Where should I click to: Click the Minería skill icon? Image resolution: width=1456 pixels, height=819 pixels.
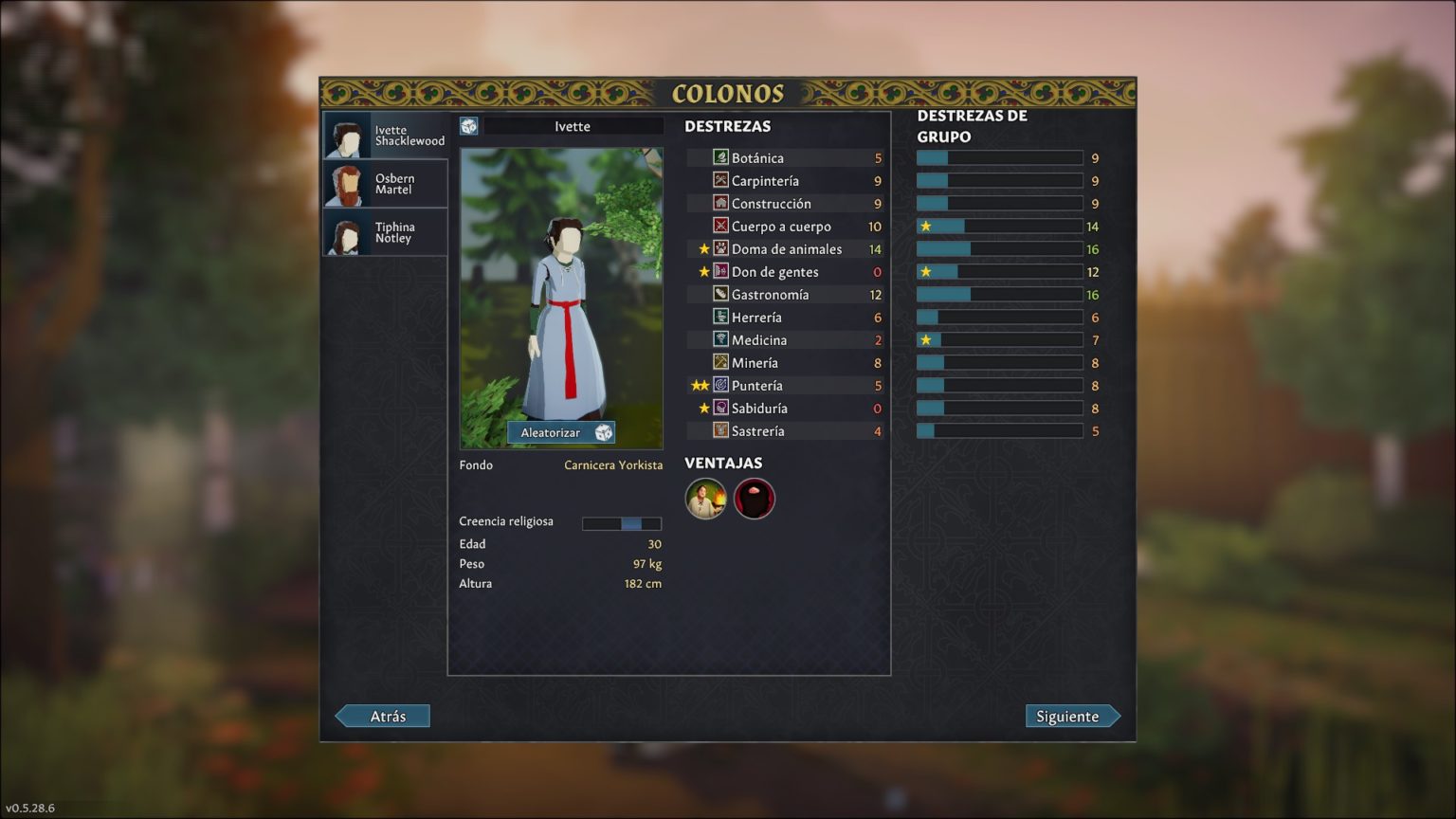click(720, 362)
